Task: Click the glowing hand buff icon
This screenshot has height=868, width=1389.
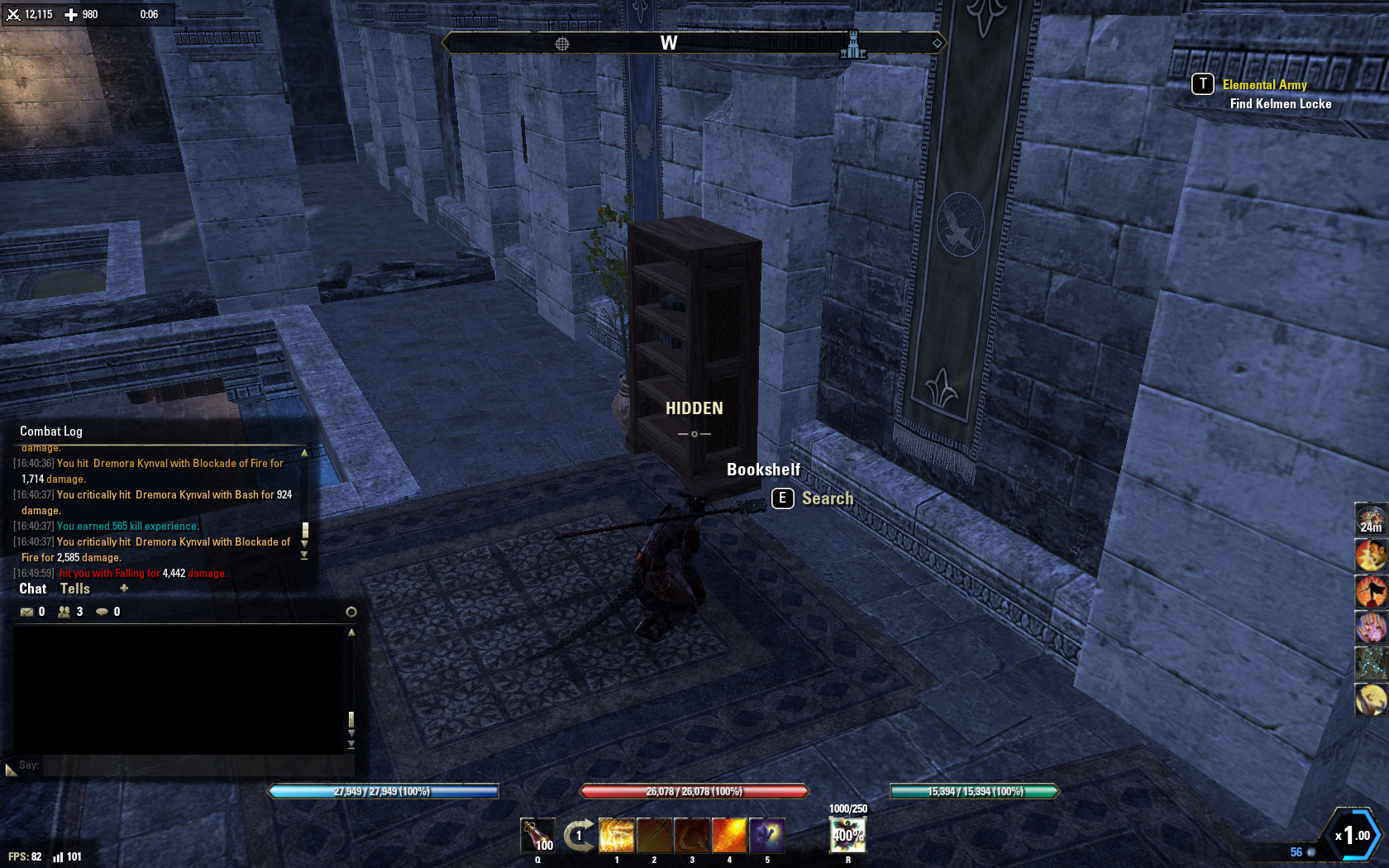Action: 1371,627
